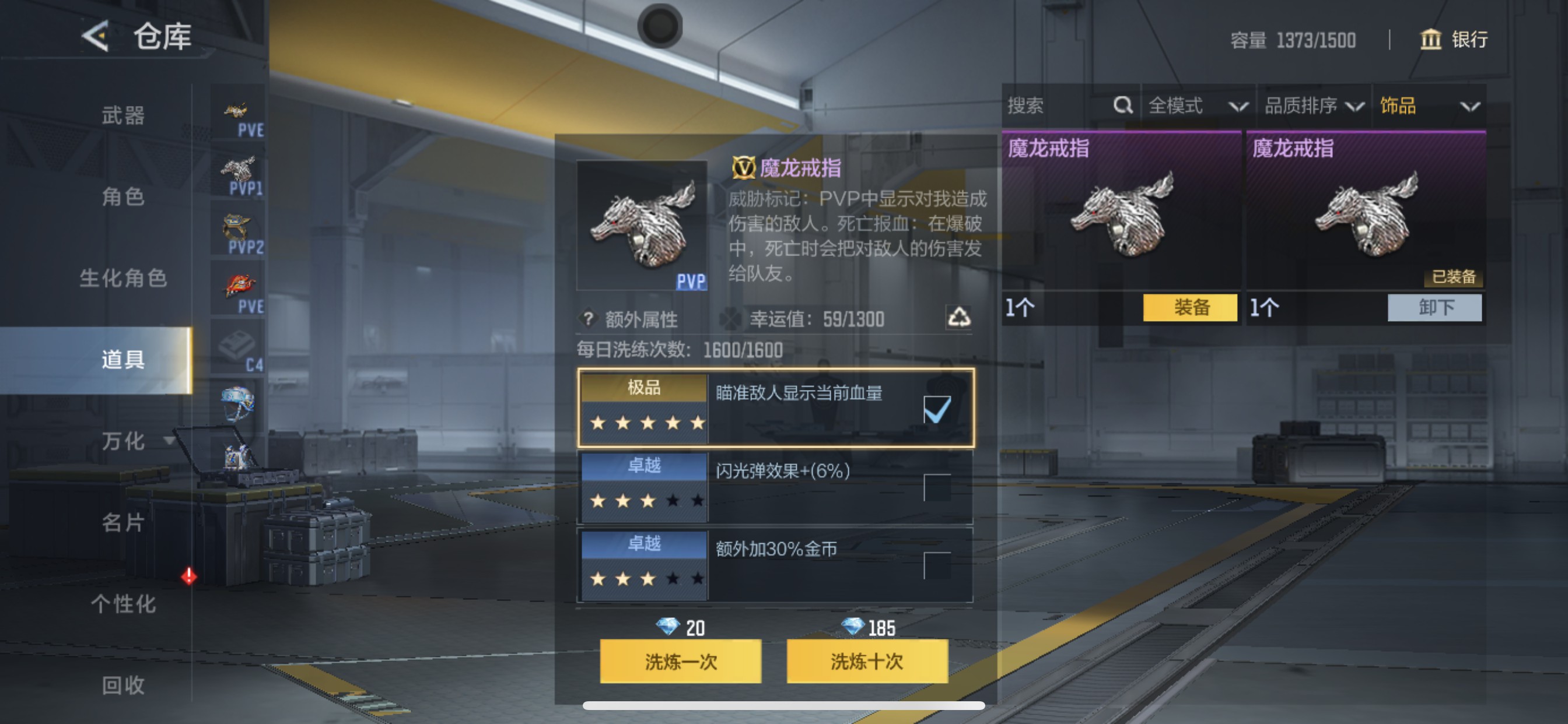Open the 银行 bank icon
The width and height of the screenshot is (1568, 724).
click(x=1430, y=40)
